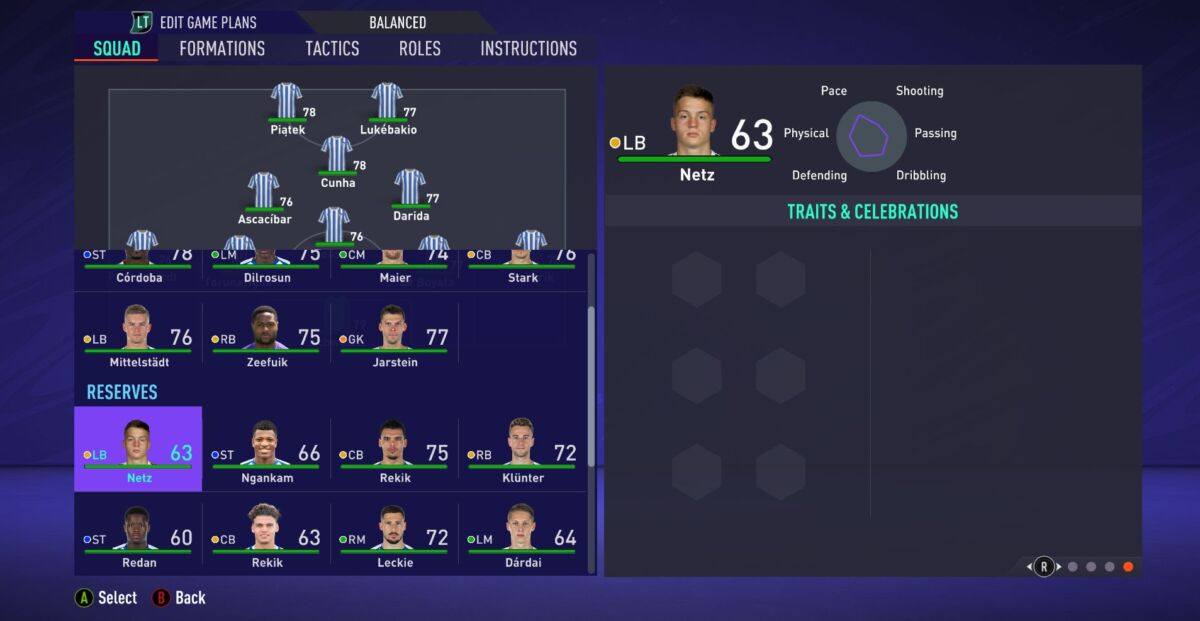Pick left midfielder Dárdai
Viewport: 1200px width, 621px height.
point(522,534)
